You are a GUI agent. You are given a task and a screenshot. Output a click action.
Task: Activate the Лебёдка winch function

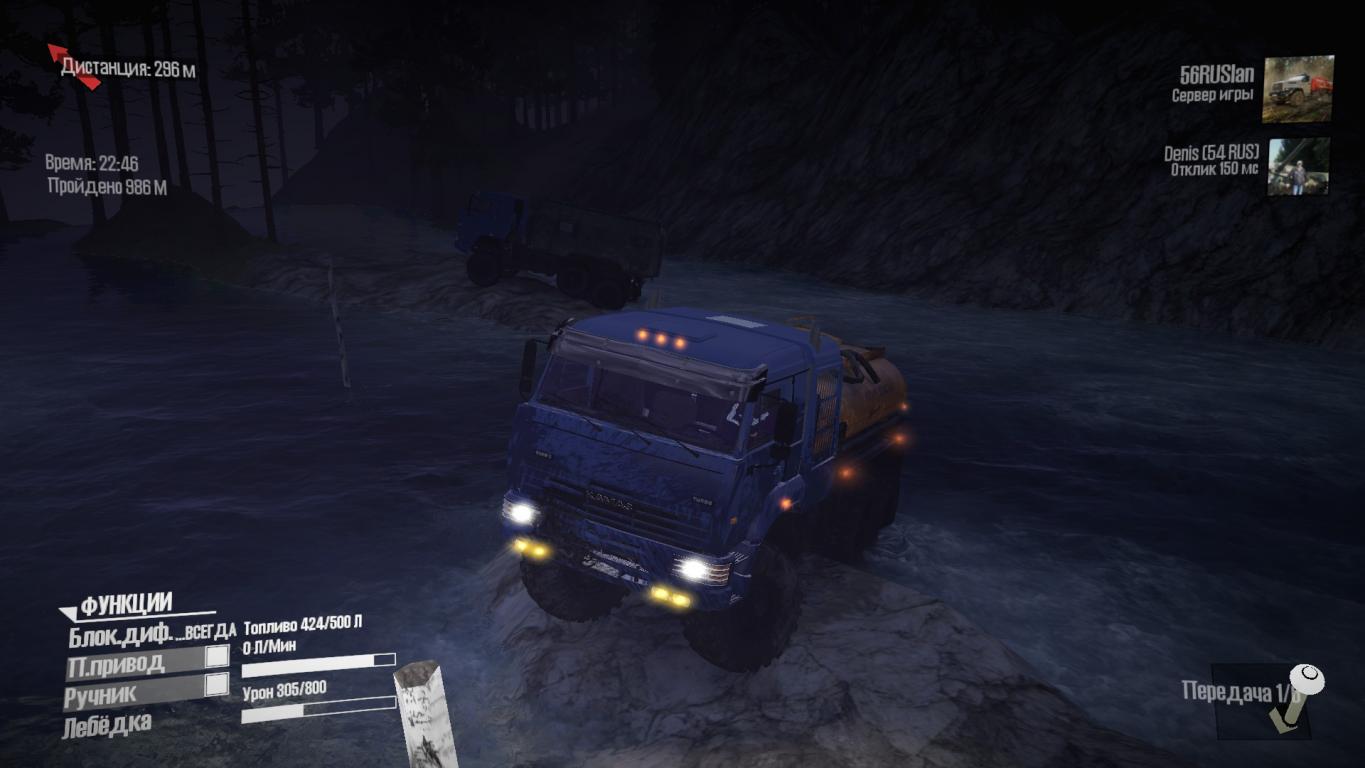click(108, 723)
